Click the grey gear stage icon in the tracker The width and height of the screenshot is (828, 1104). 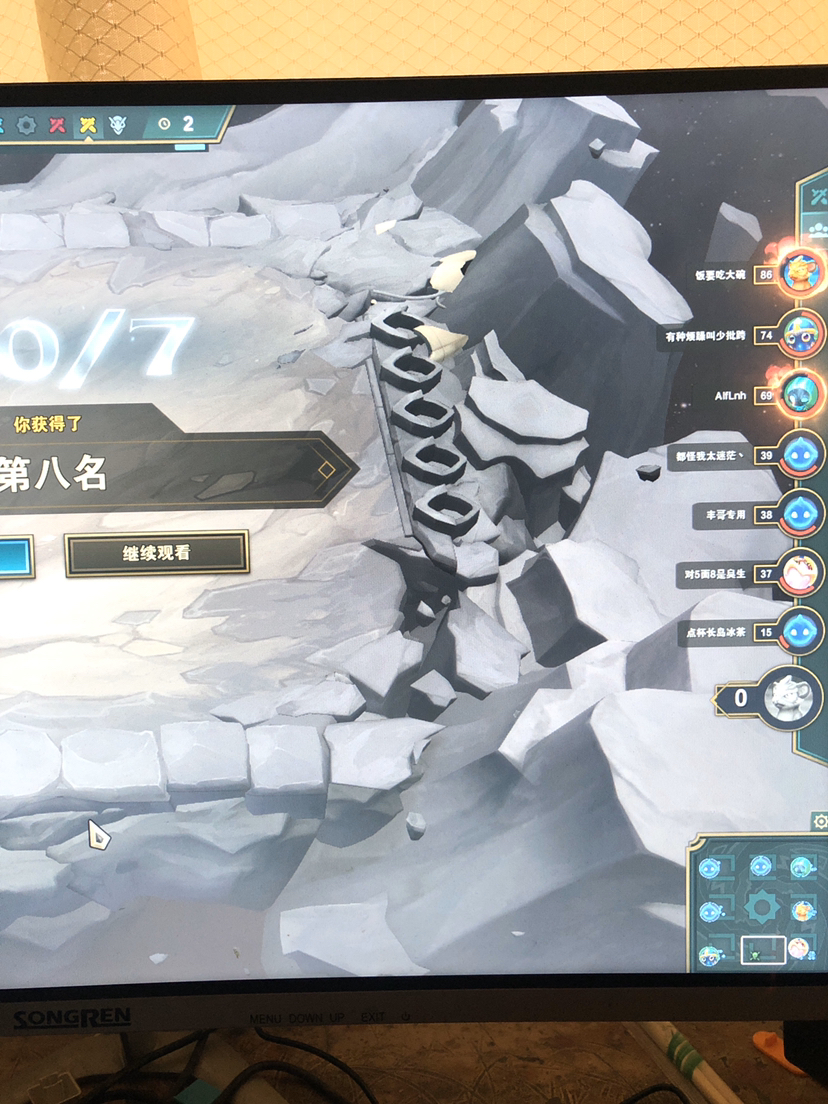tap(26, 125)
